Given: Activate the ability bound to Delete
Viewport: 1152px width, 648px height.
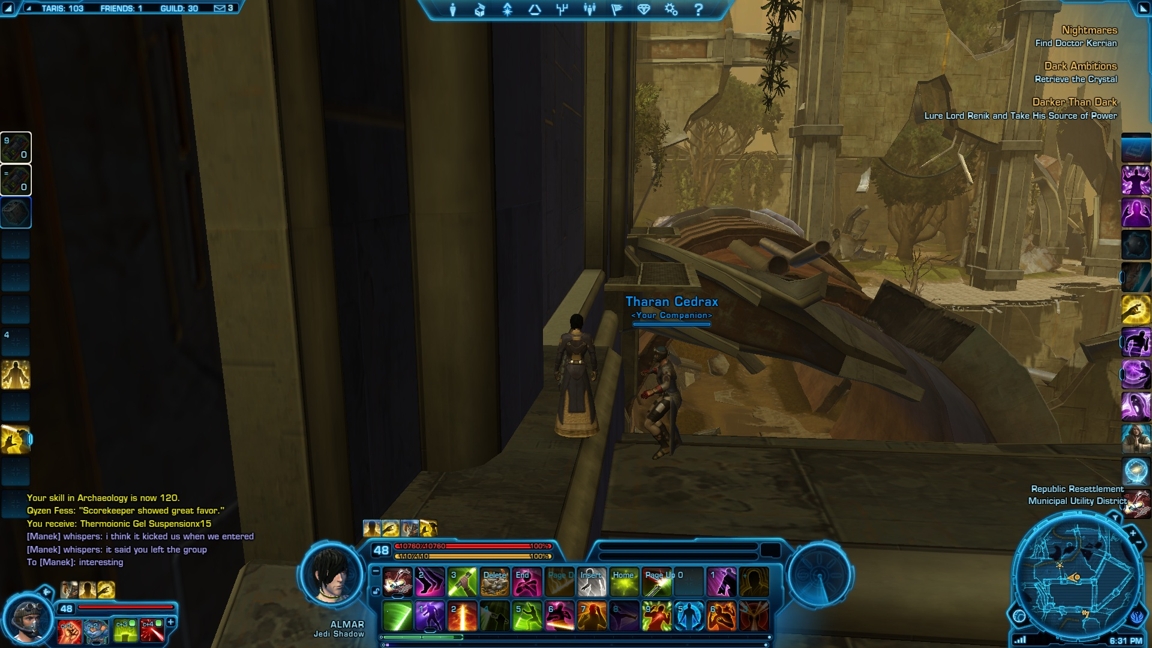Looking at the screenshot, I should 495,582.
